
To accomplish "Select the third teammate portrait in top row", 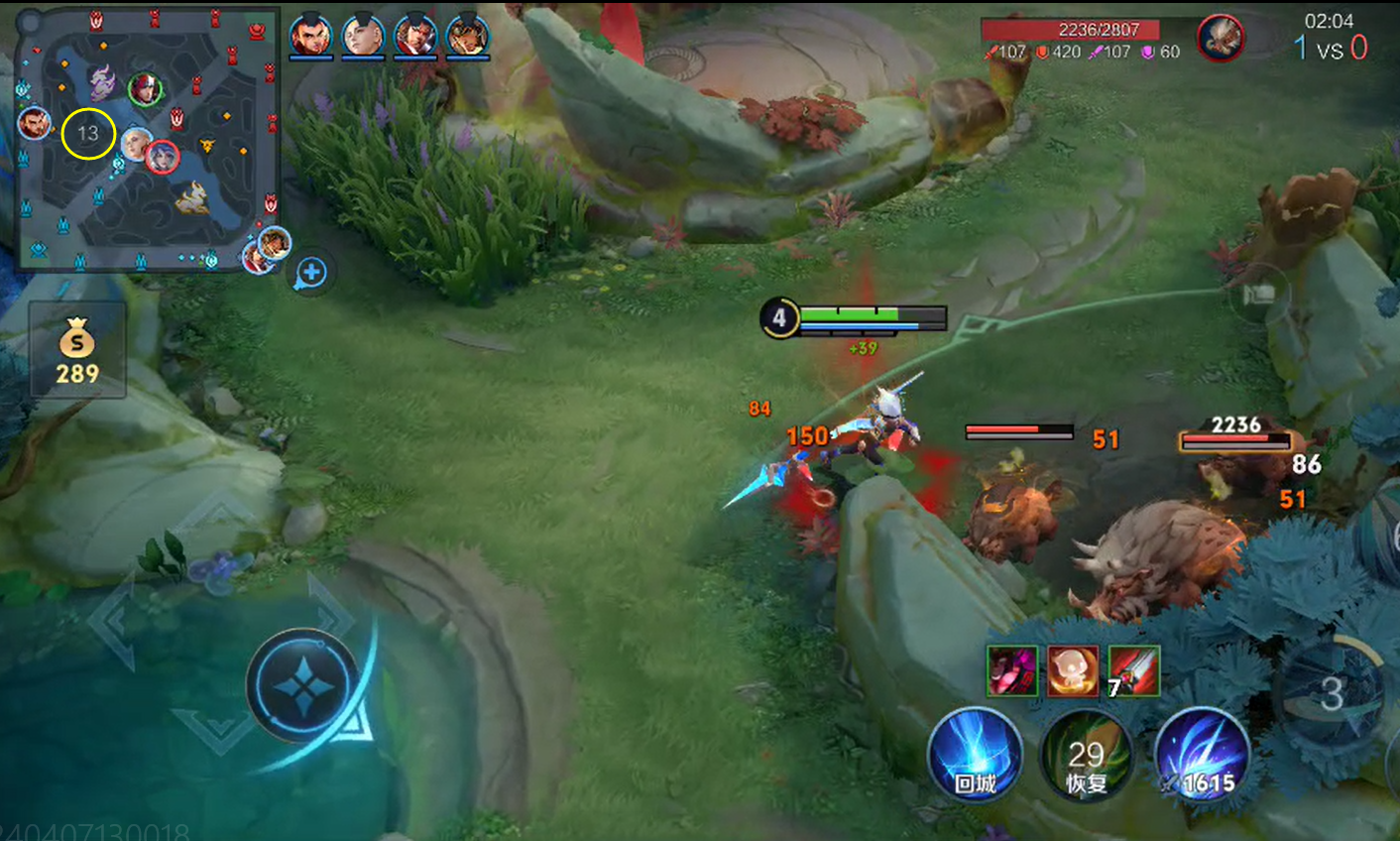I will [415, 37].
